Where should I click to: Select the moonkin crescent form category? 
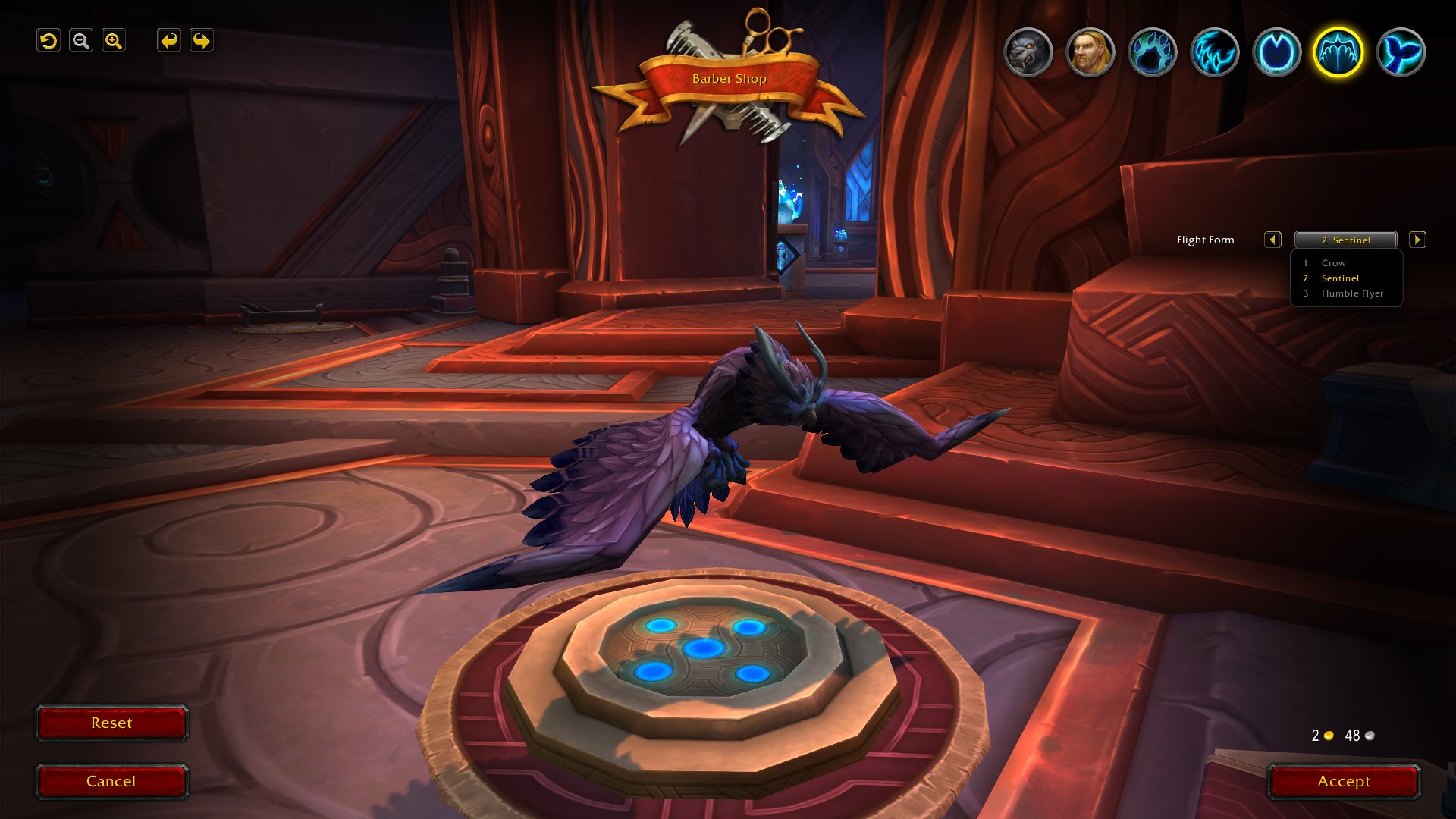(1277, 52)
